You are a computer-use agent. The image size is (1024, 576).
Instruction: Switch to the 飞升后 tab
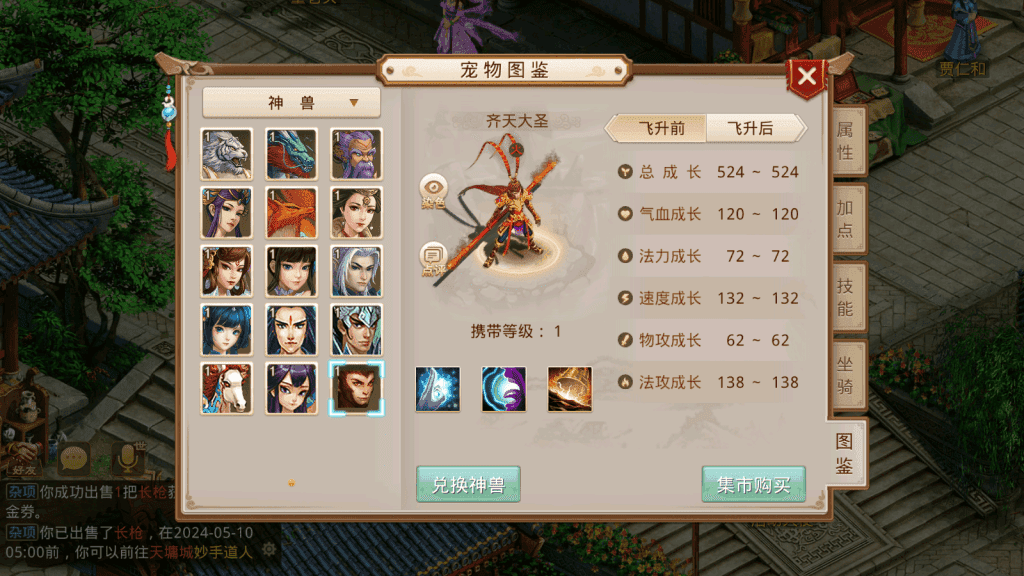click(753, 128)
